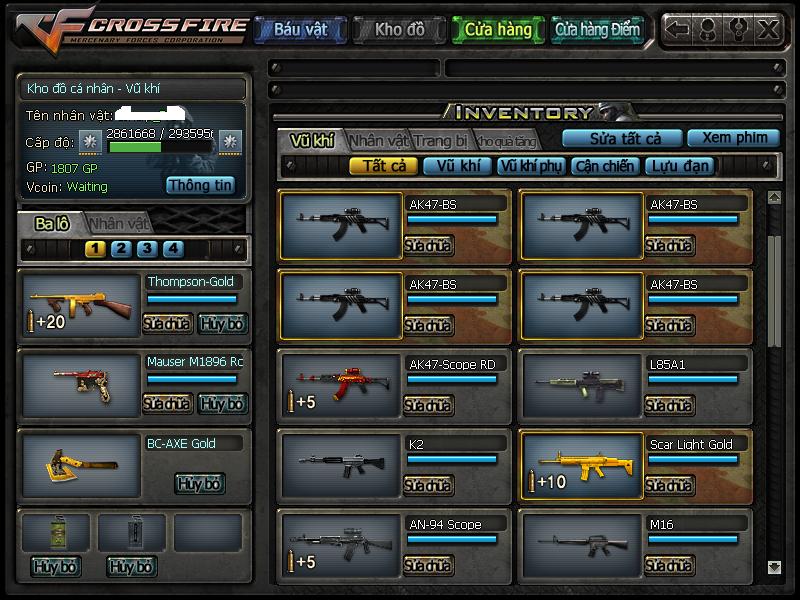Open the Báu vật menu
The image size is (800, 600).
click(300, 30)
